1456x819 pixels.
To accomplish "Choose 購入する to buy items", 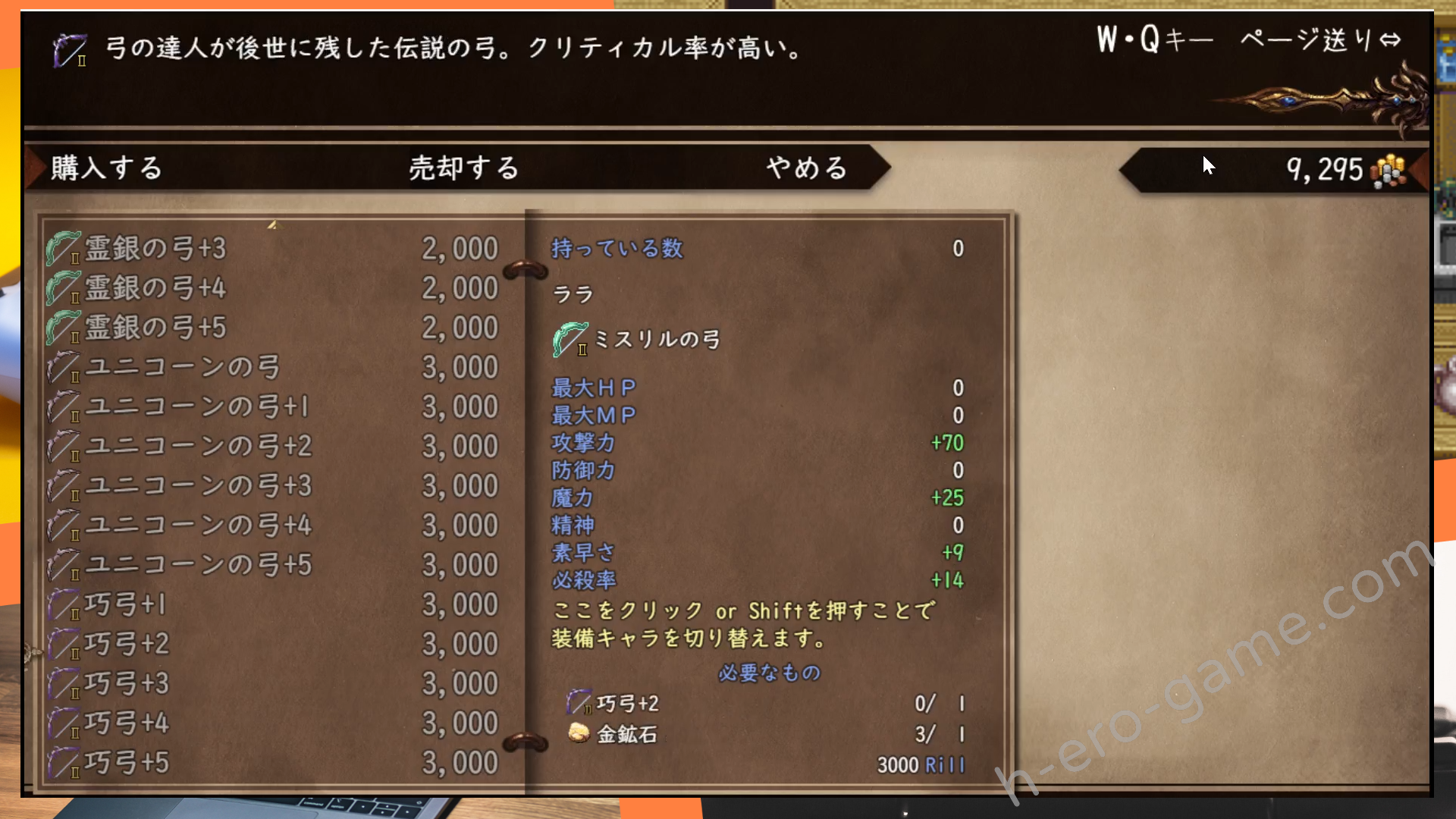I will pos(107,168).
